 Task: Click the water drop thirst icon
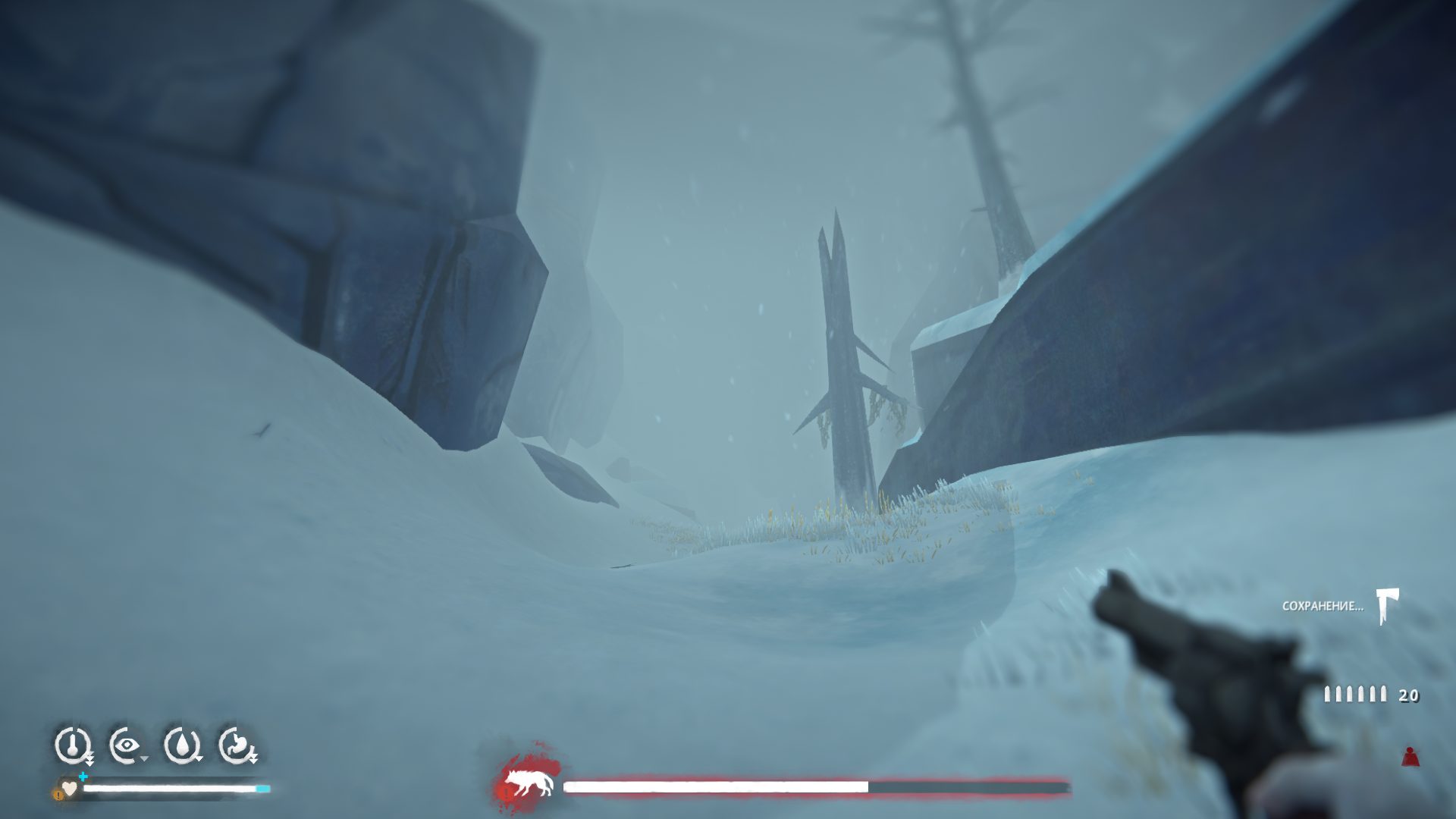coord(182,745)
